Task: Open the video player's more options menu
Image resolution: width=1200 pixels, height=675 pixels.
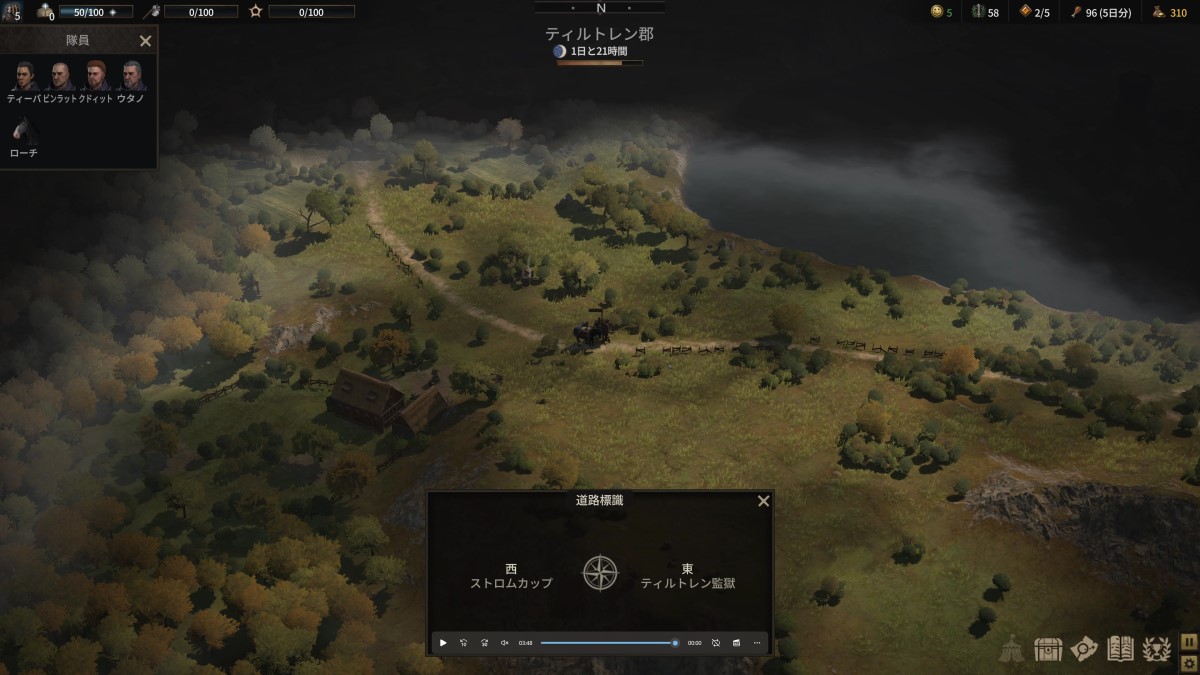Action: (756, 643)
